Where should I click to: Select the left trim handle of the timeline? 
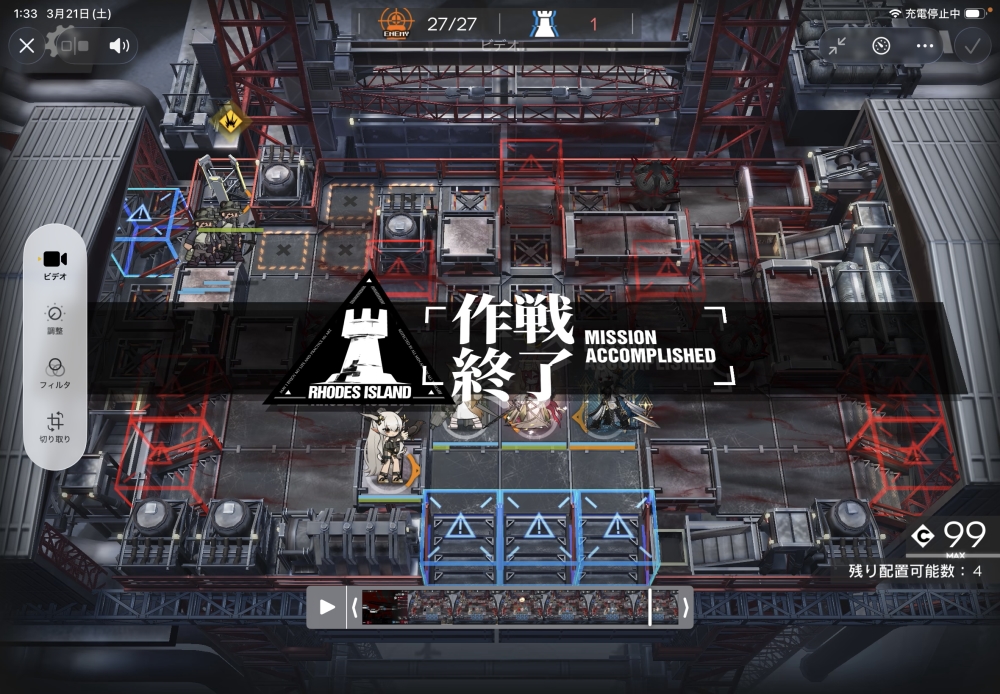(x=353, y=607)
